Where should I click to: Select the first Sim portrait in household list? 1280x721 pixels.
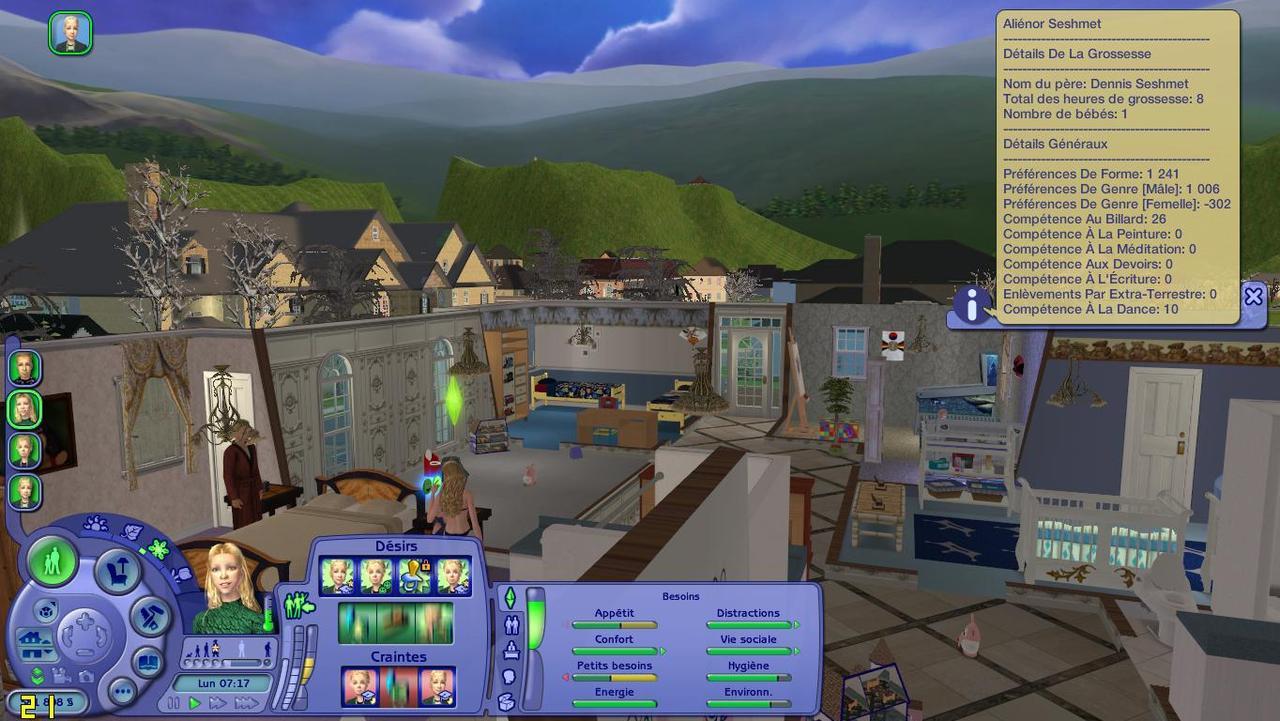click(x=25, y=367)
